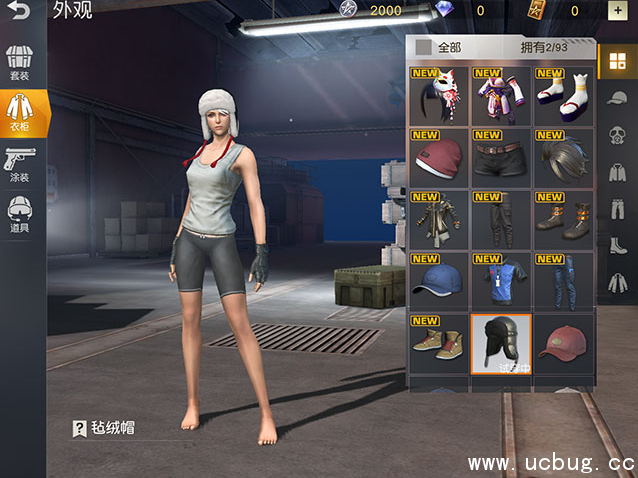Choose the purple kimono outfit

[x=501, y=96]
